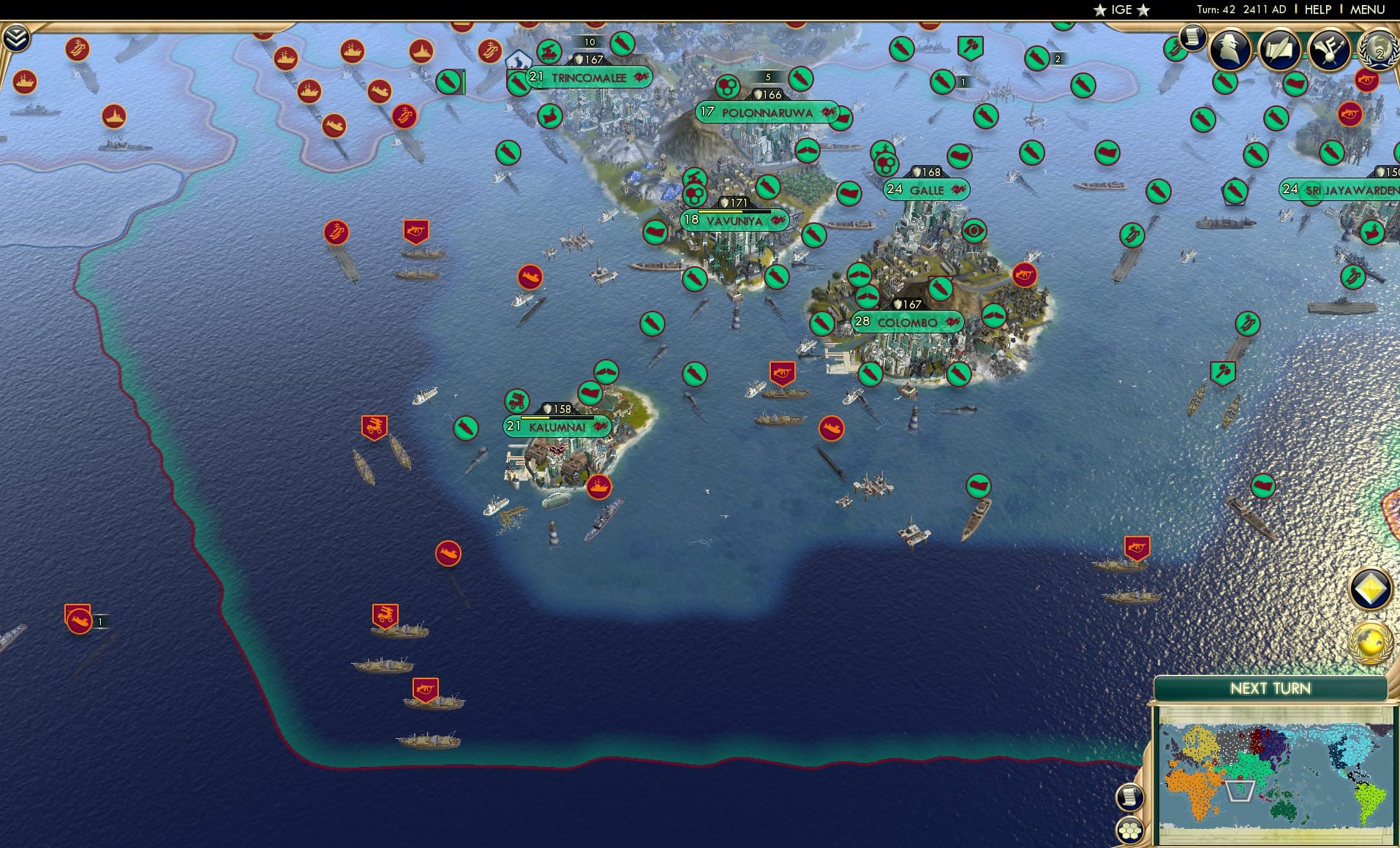Select a green submarine unit flag near Colombo

(870, 374)
